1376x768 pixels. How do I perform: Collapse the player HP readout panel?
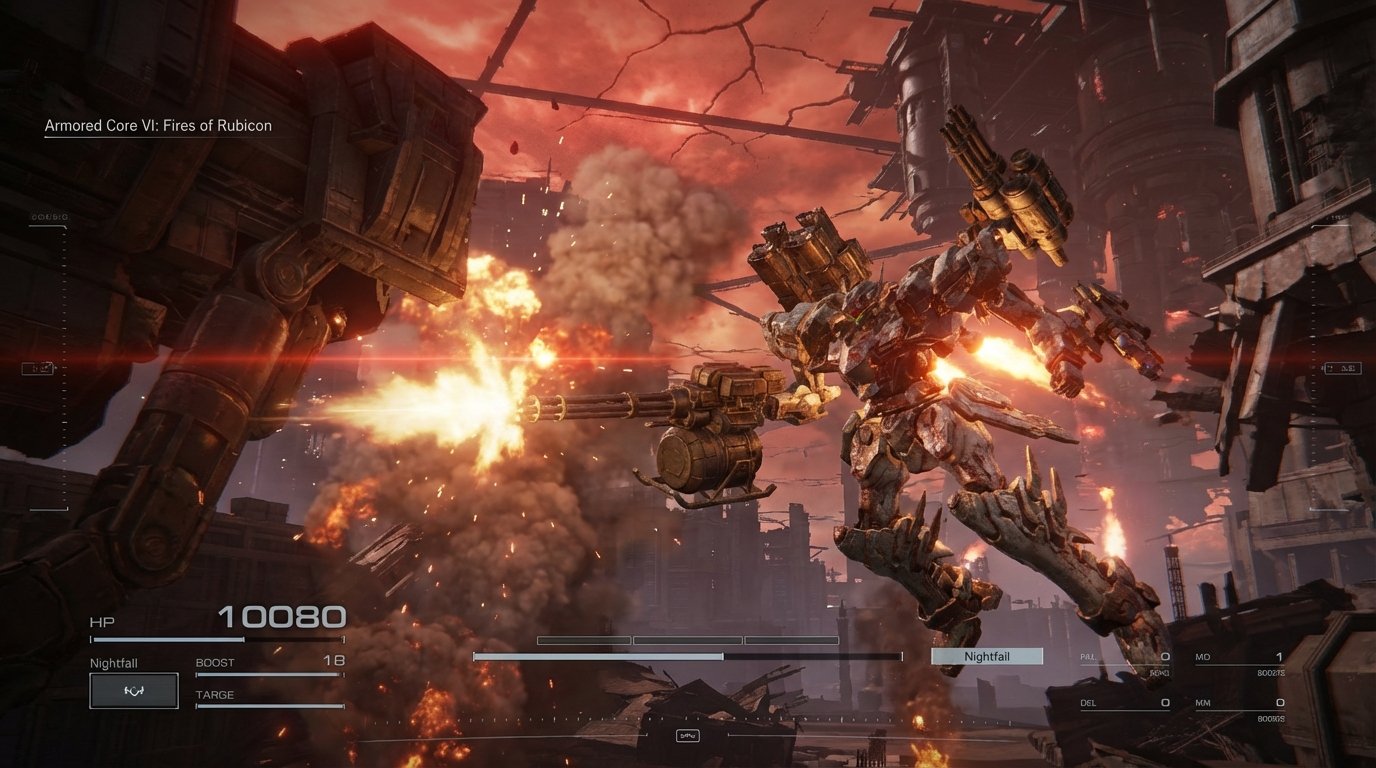(x=103, y=620)
